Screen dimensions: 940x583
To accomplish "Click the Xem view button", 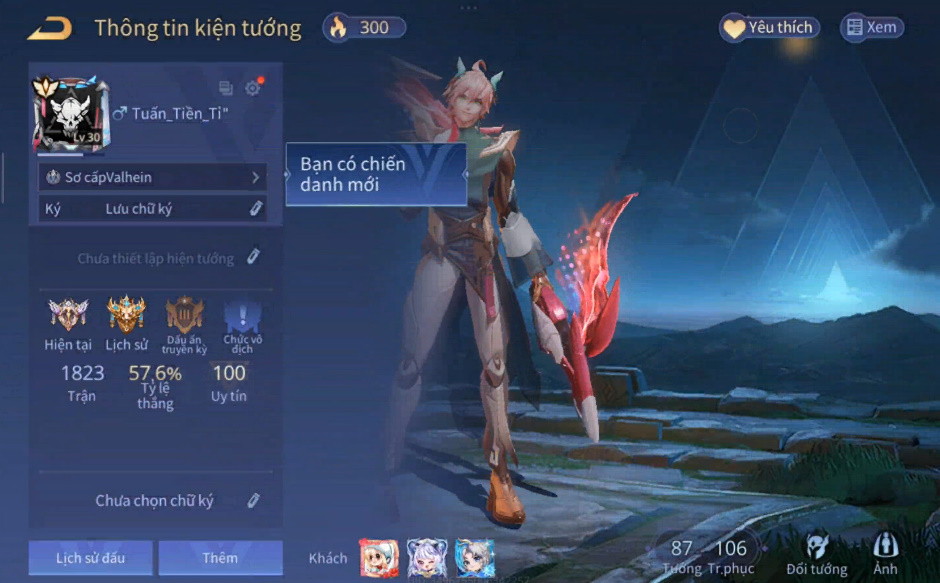I will tap(871, 28).
